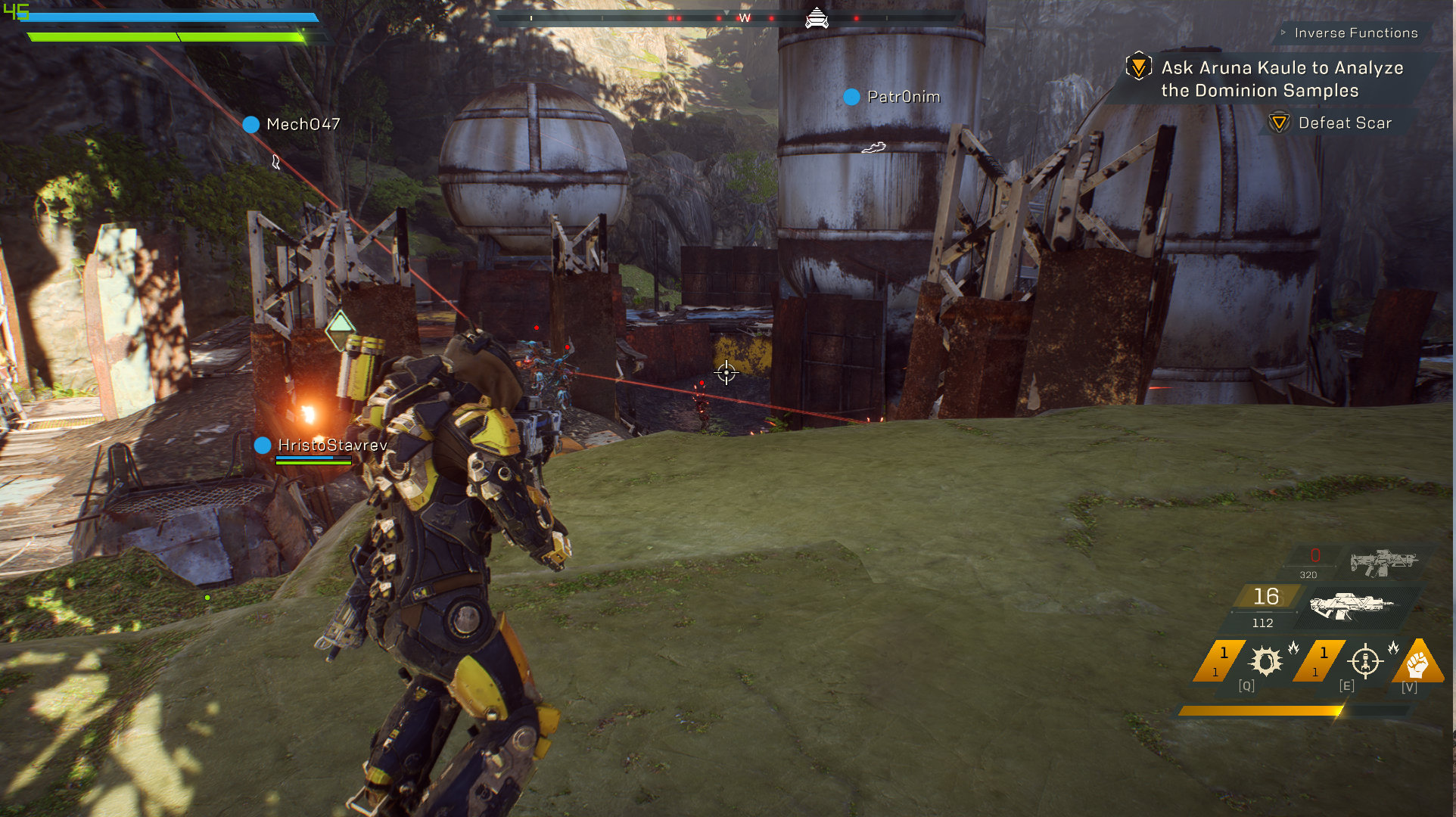
Task: Select squadmate Patr0nim's name tag
Action: [x=903, y=97]
